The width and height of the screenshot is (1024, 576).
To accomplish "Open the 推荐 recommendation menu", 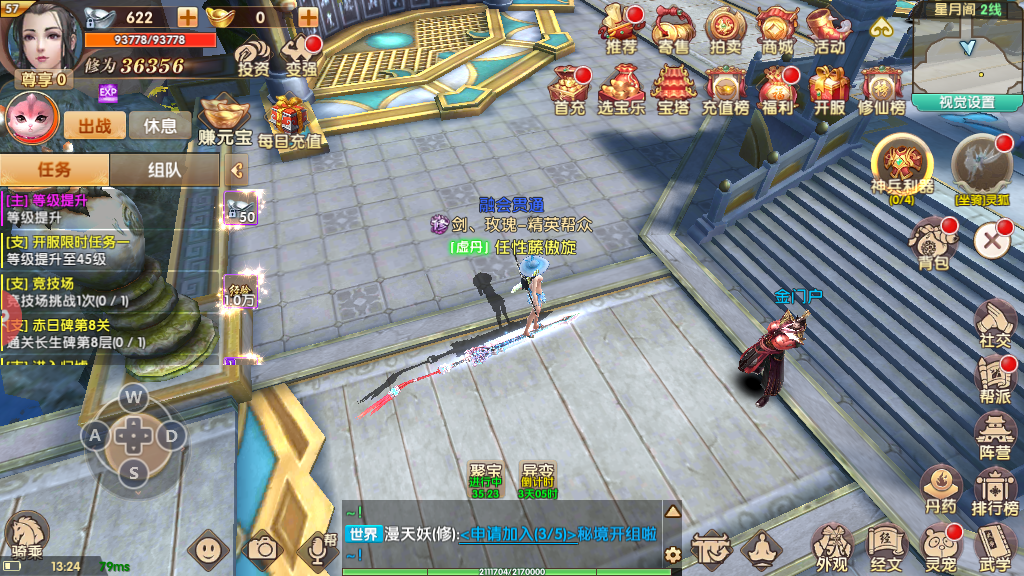I will 622,28.
